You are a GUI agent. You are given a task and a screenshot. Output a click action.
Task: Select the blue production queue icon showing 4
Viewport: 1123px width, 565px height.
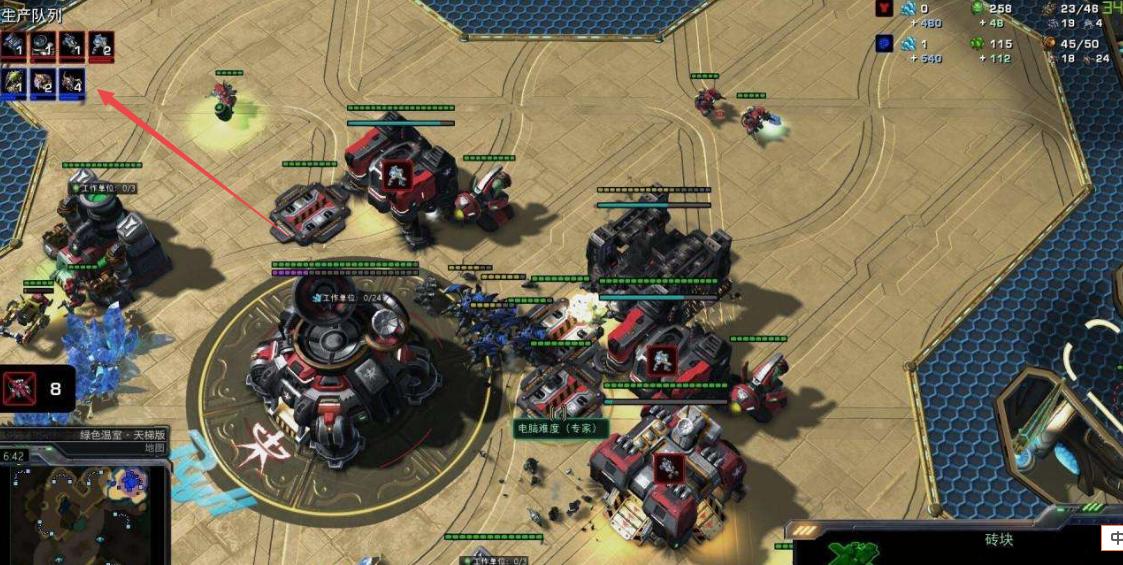72,82
